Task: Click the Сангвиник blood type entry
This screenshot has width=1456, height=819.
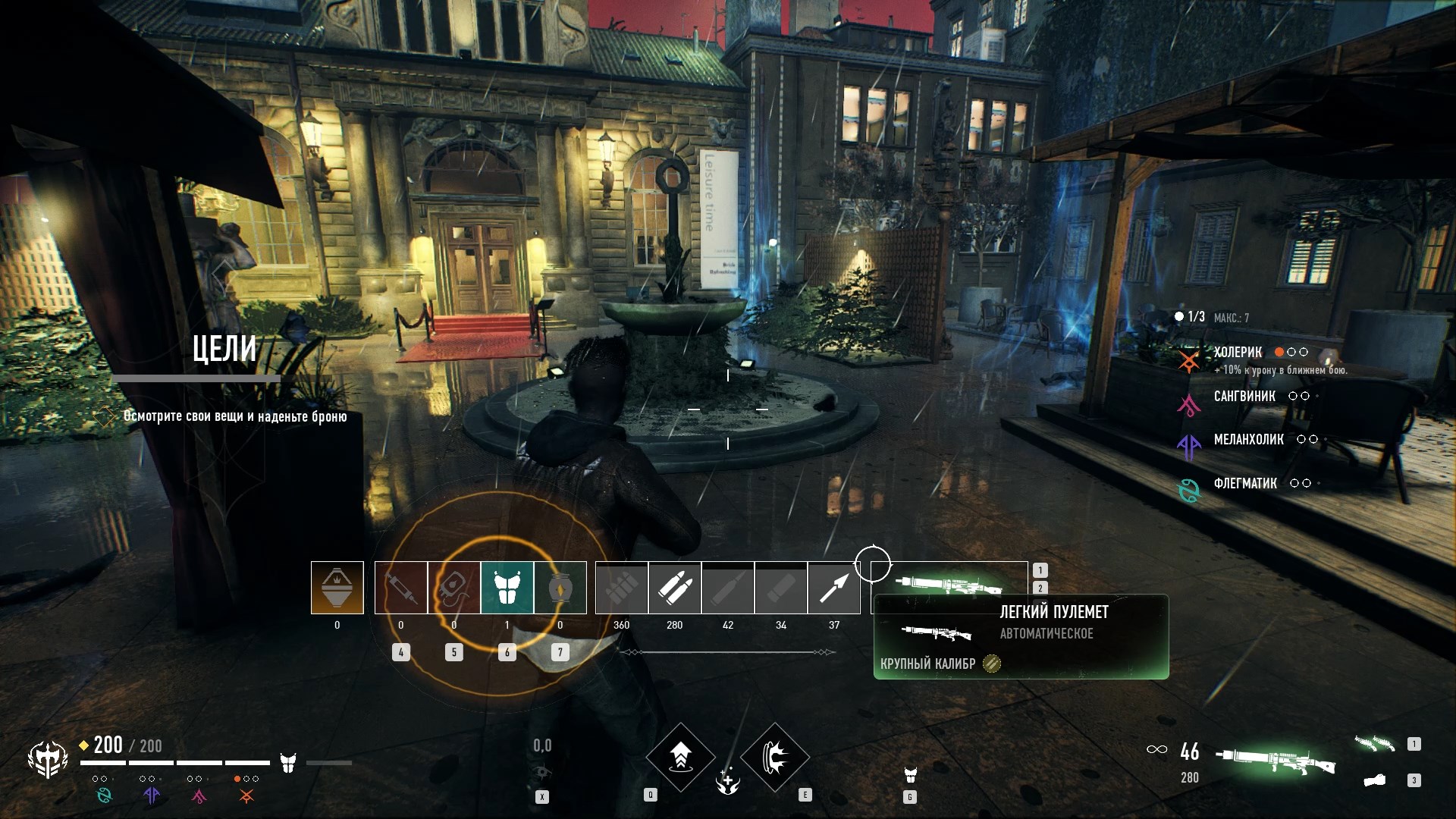Action: pyautogui.click(x=1244, y=397)
